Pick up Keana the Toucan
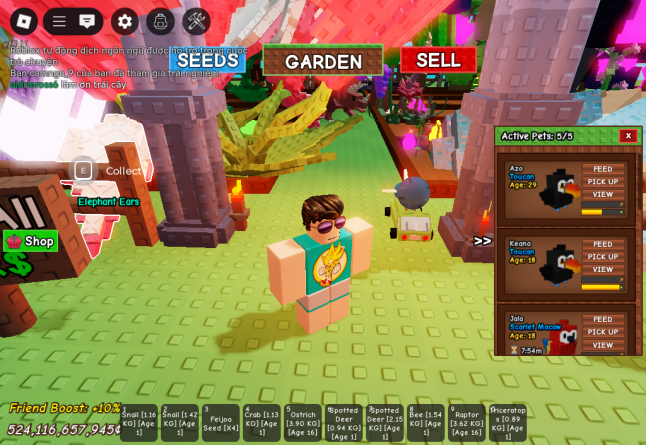Image resolution: width=646 pixels, height=445 pixels. coord(603,256)
